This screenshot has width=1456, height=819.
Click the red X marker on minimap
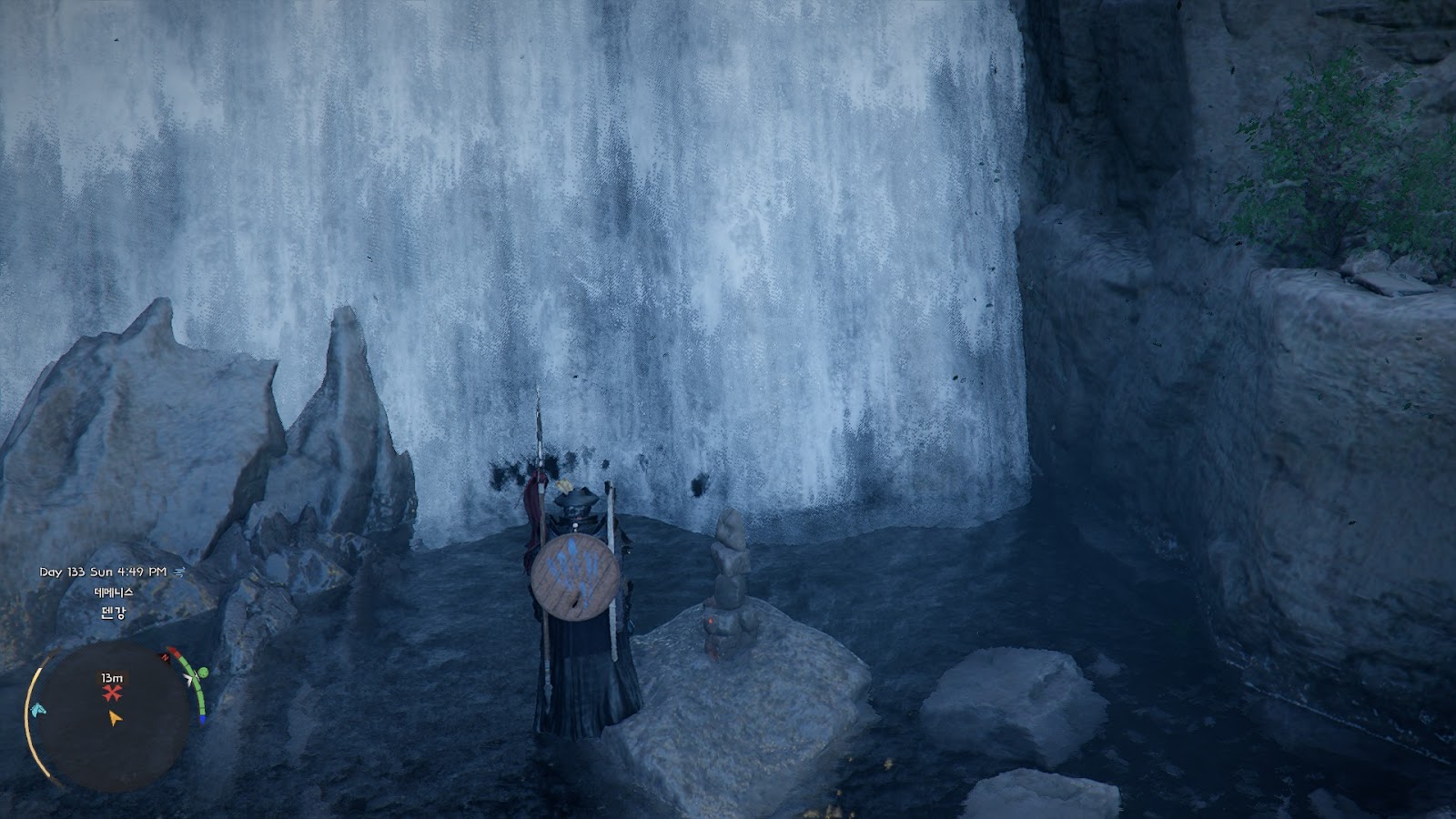click(112, 693)
